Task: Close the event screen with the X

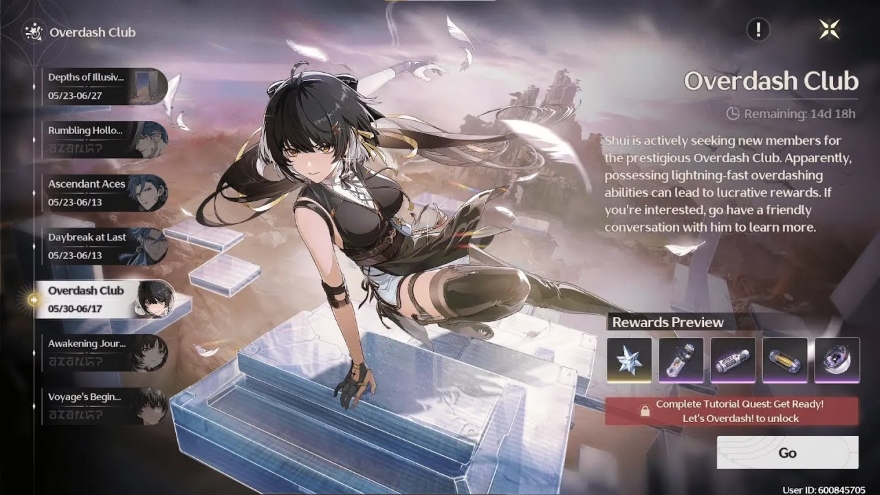Action: point(829,29)
